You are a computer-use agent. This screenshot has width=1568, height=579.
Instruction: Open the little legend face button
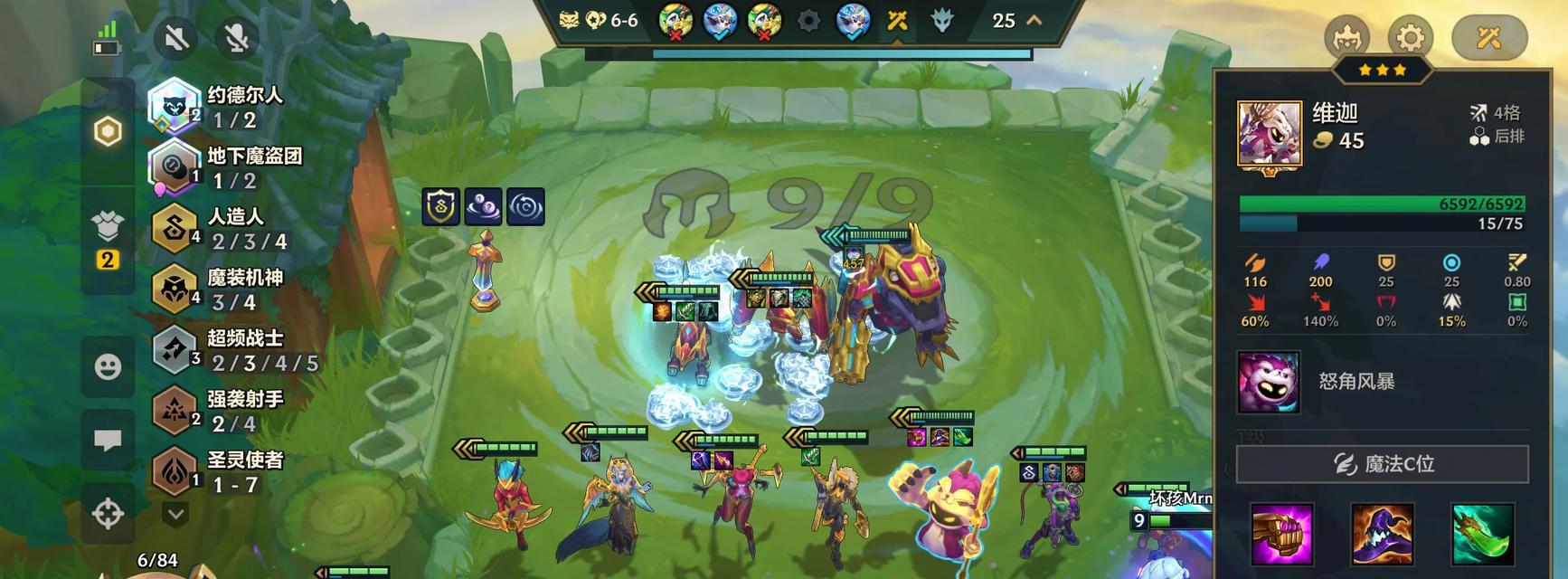point(1346,38)
